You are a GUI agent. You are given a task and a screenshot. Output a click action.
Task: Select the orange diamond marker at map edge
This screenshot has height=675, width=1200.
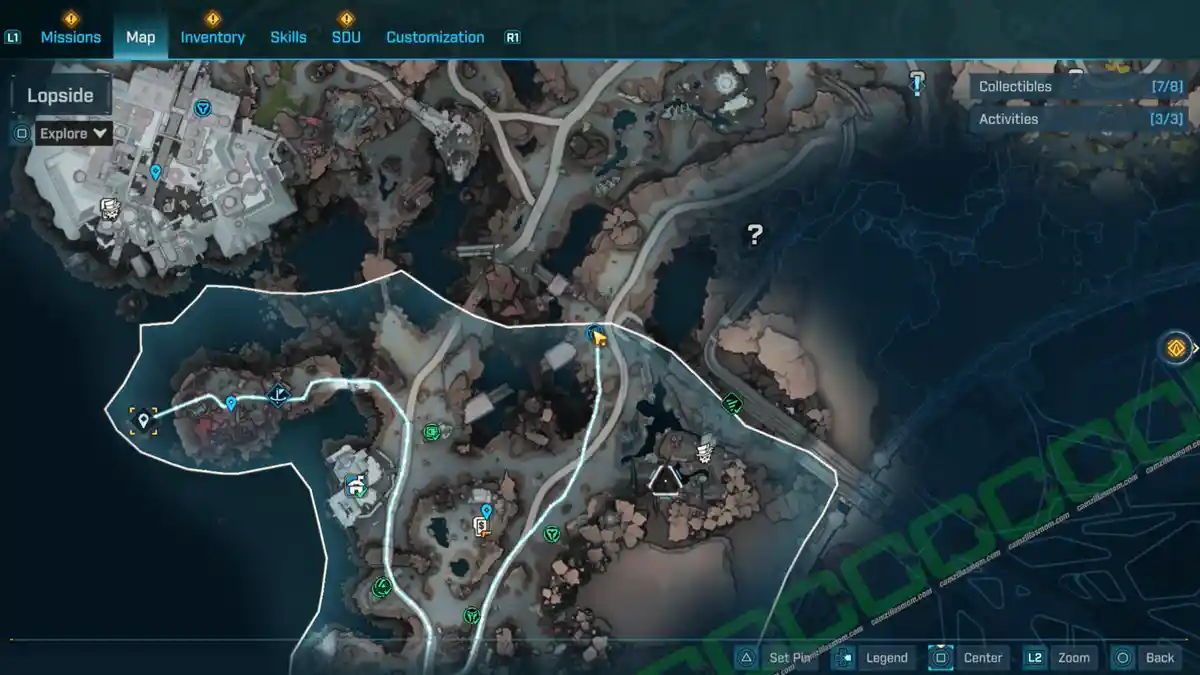(x=1176, y=348)
